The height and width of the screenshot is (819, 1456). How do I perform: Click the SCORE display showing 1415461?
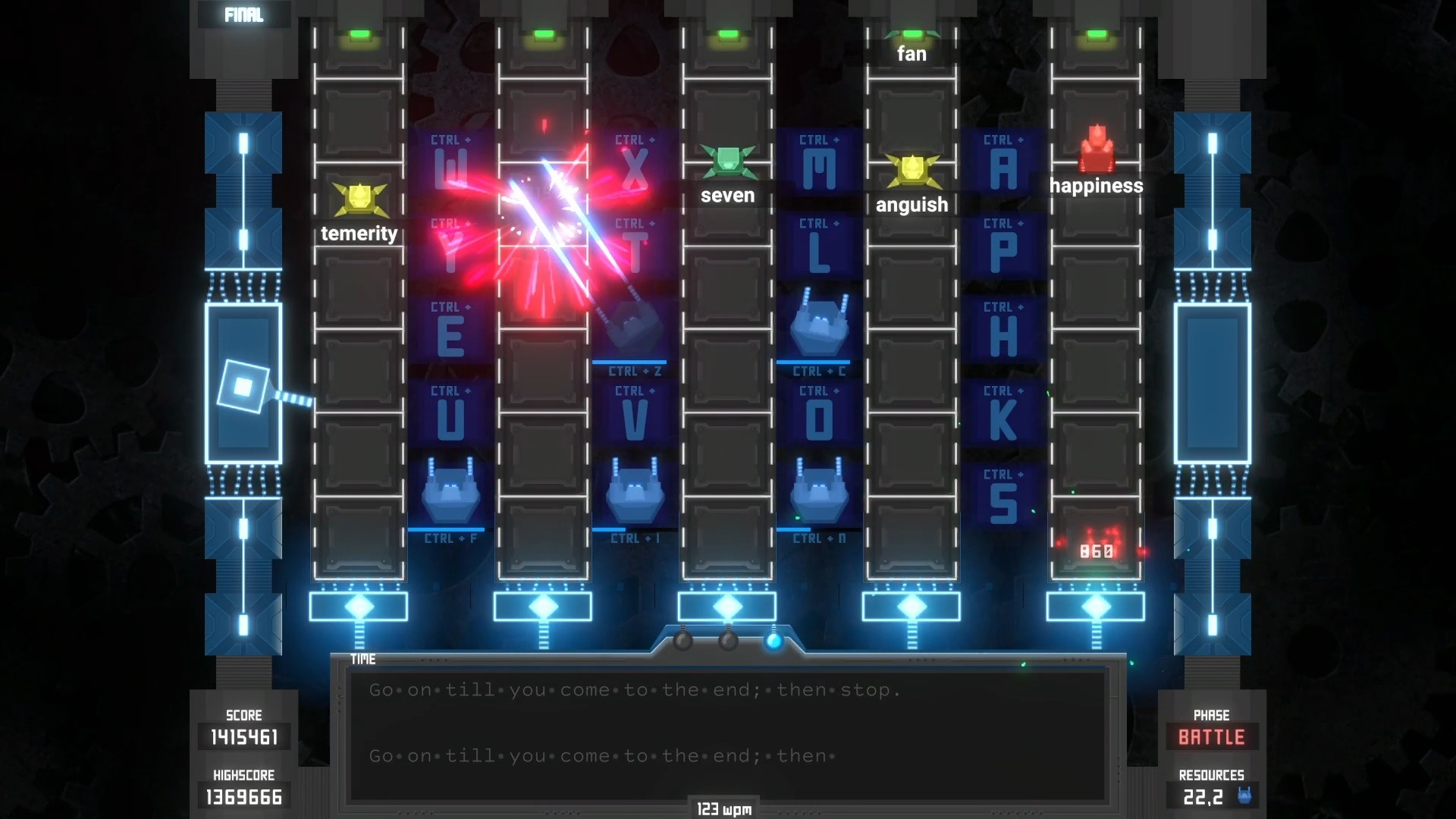tap(243, 736)
